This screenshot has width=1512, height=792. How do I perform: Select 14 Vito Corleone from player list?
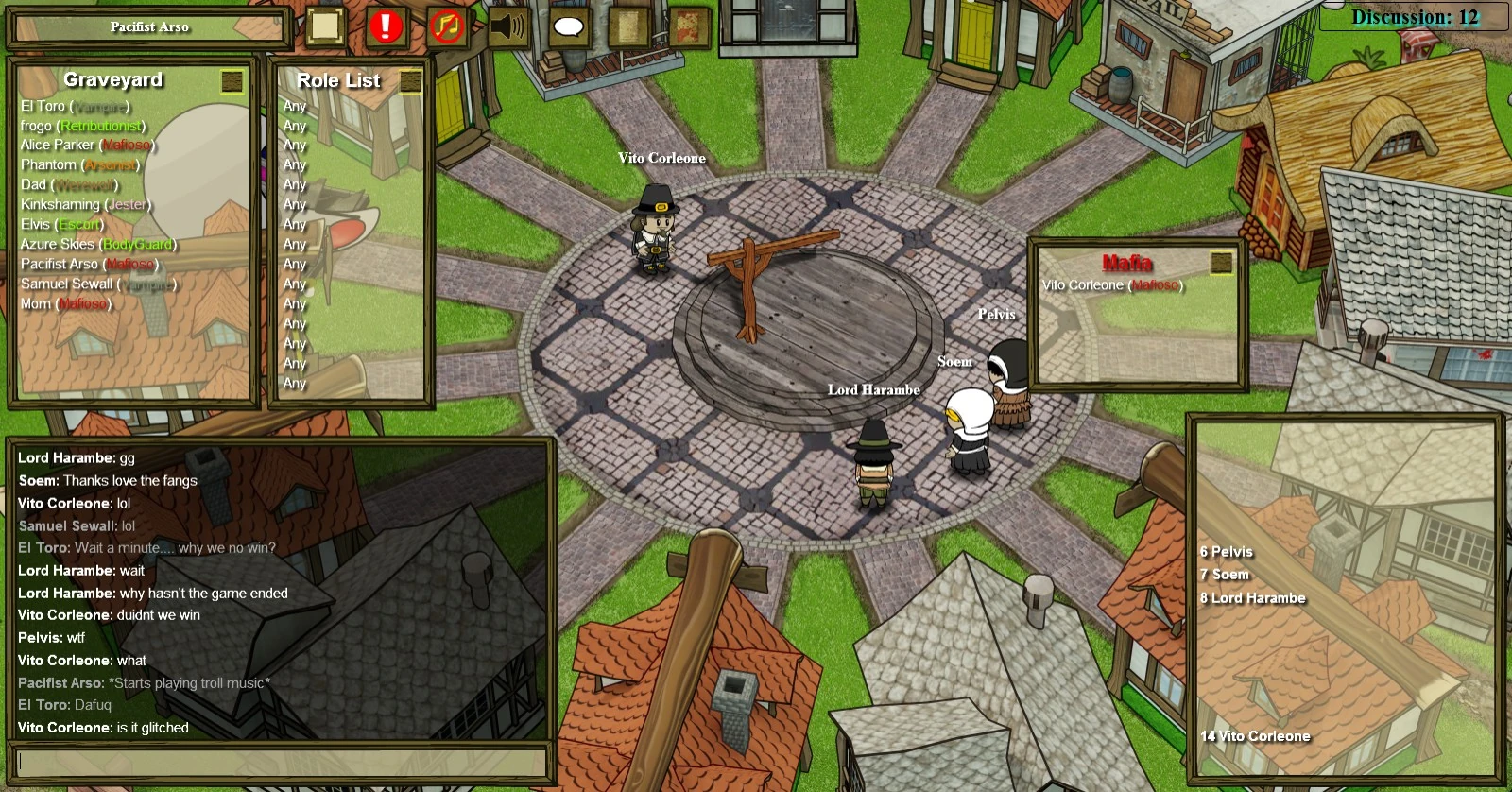1257,735
